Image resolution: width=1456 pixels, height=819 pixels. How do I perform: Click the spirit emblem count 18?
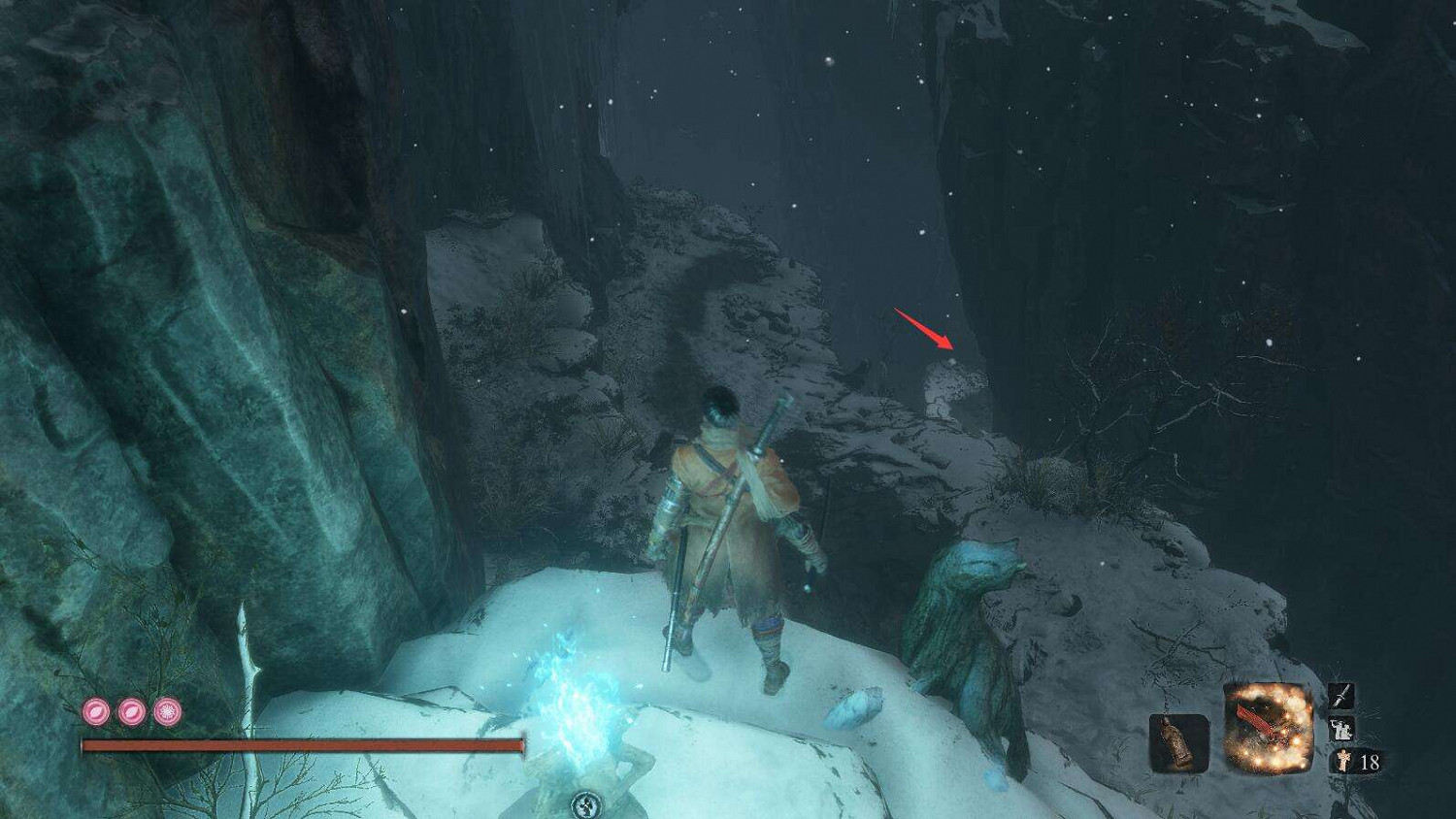point(1369,761)
